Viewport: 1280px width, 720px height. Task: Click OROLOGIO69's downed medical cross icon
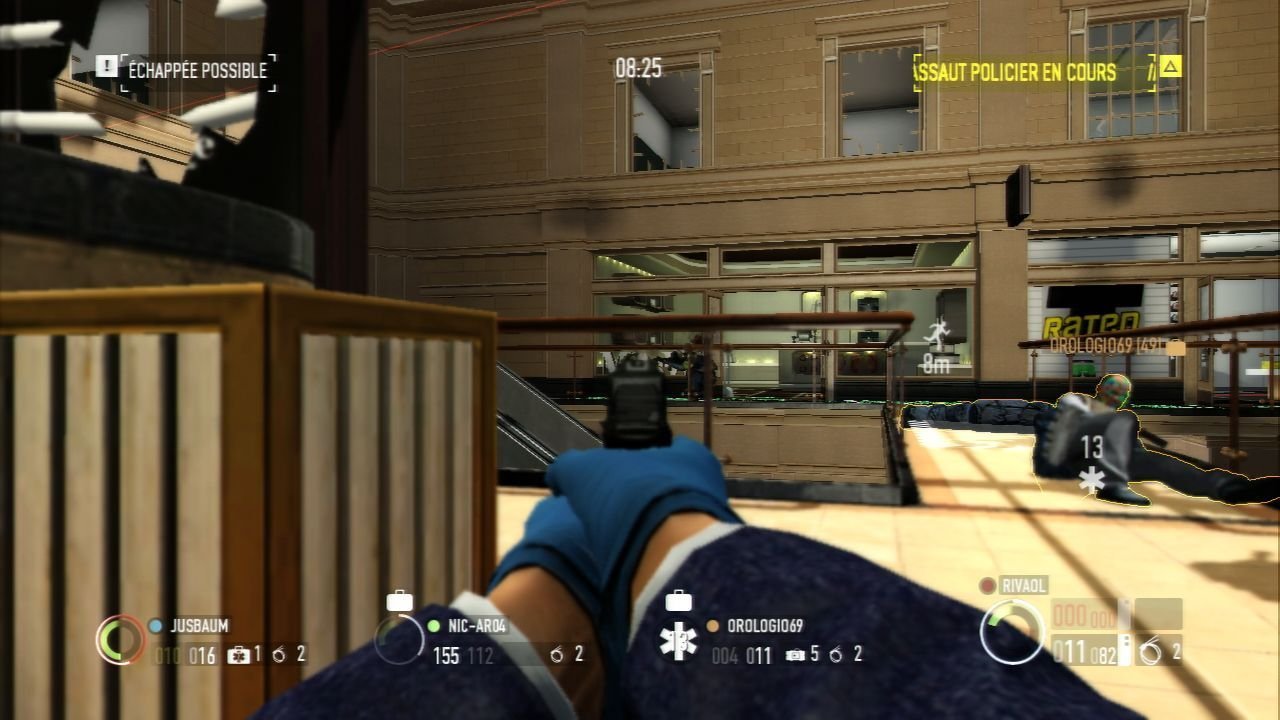(x=679, y=641)
